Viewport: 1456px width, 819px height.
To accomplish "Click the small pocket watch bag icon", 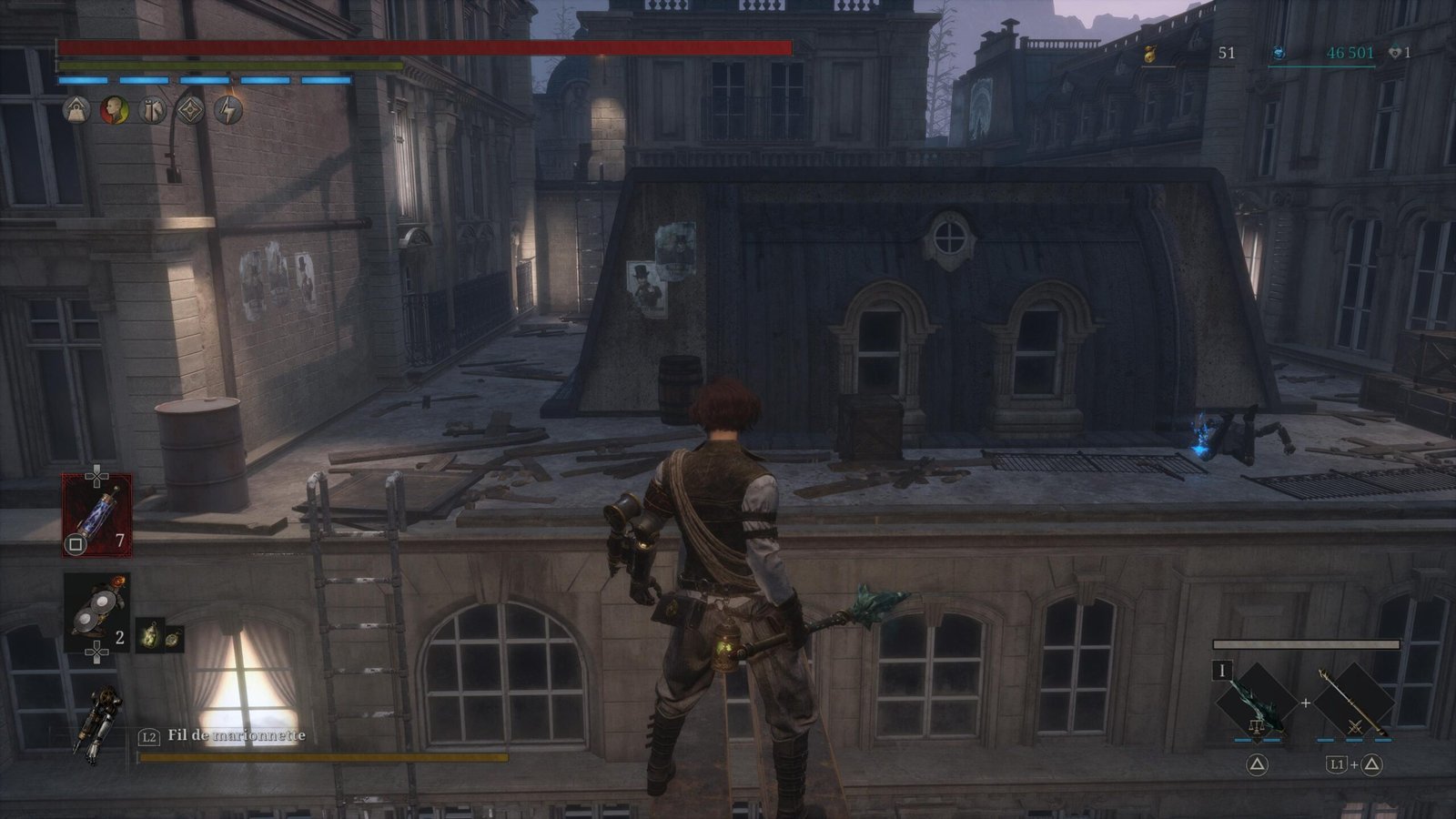I will (171, 638).
